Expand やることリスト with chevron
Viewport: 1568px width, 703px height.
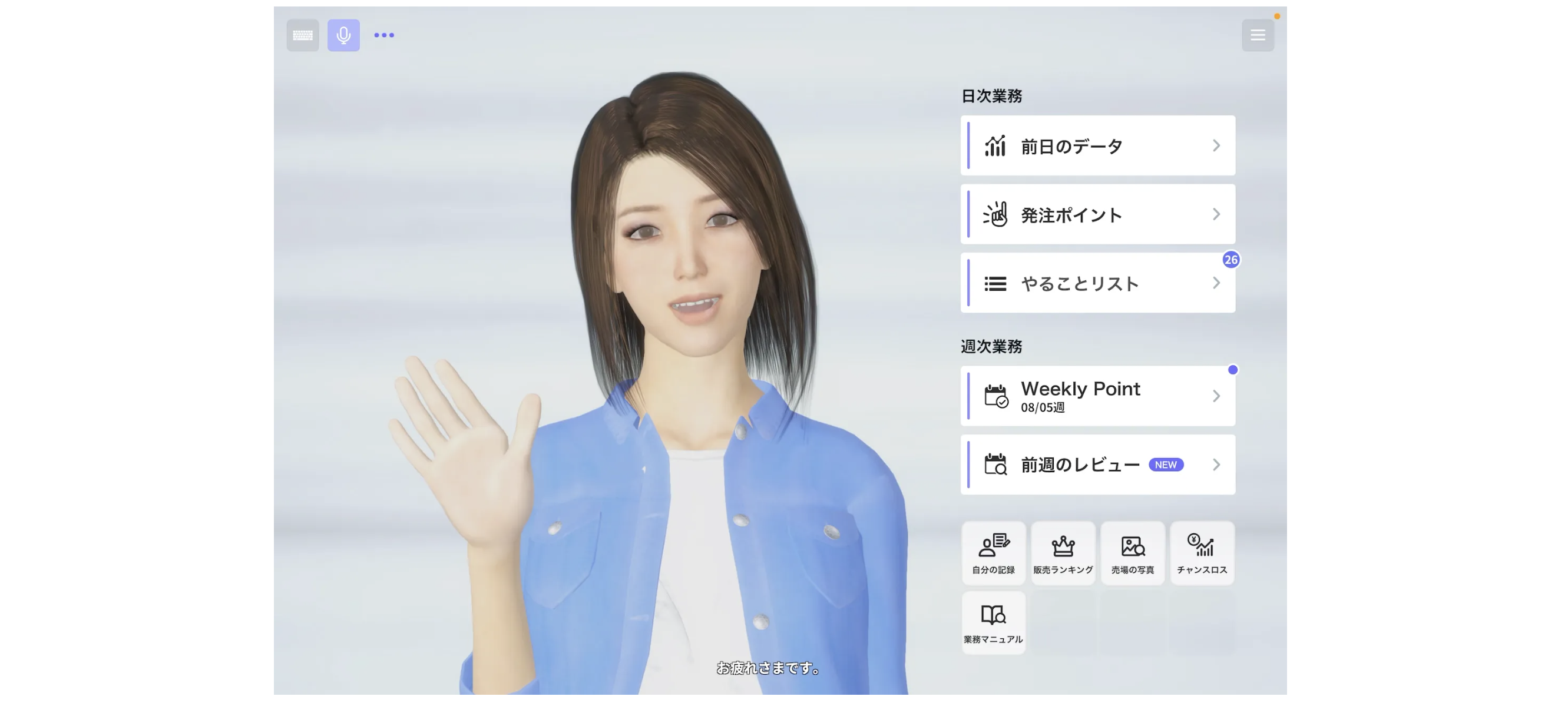pyautogui.click(x=1217, y=283)
